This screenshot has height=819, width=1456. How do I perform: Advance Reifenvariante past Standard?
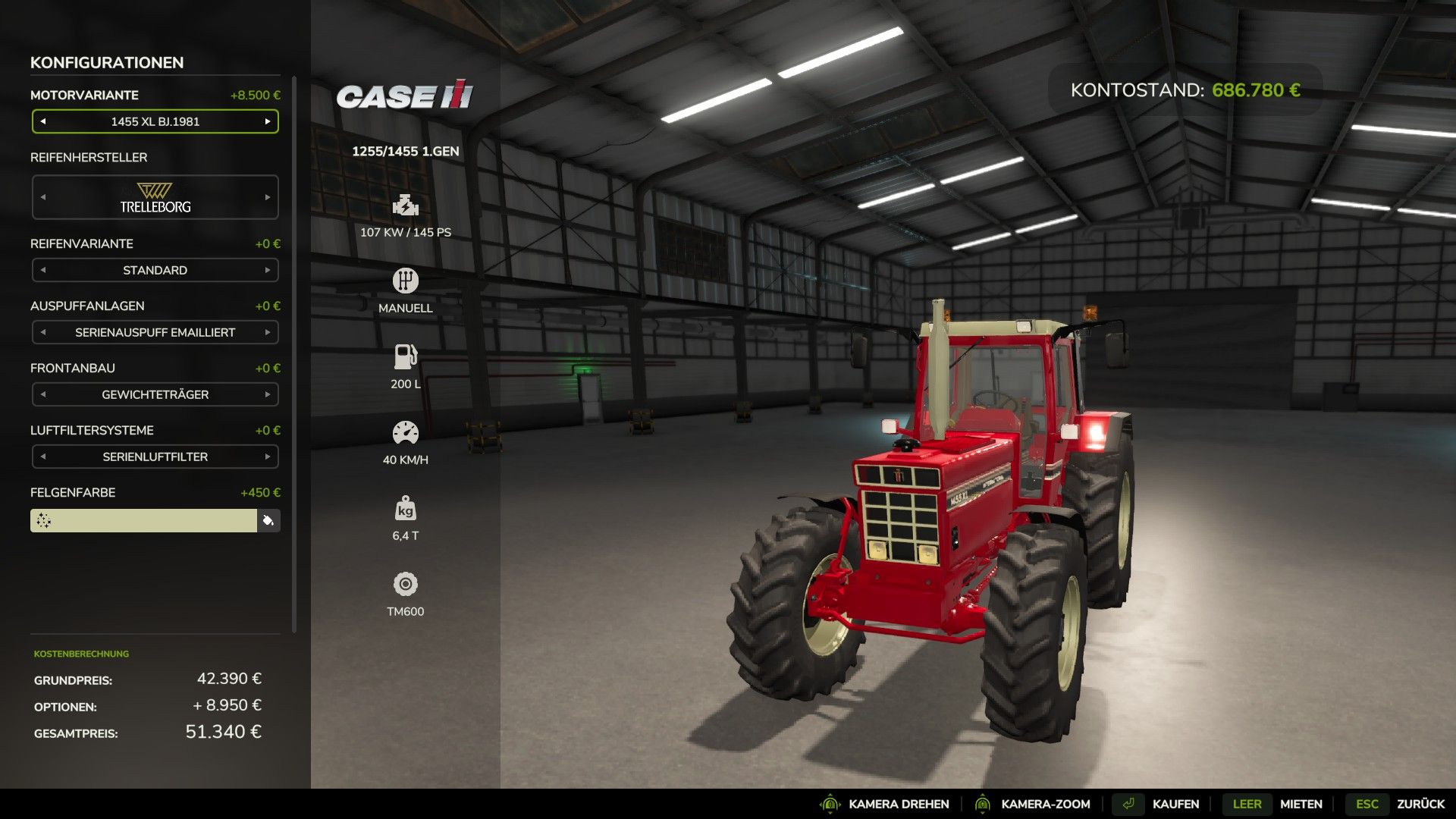[268, 270]
